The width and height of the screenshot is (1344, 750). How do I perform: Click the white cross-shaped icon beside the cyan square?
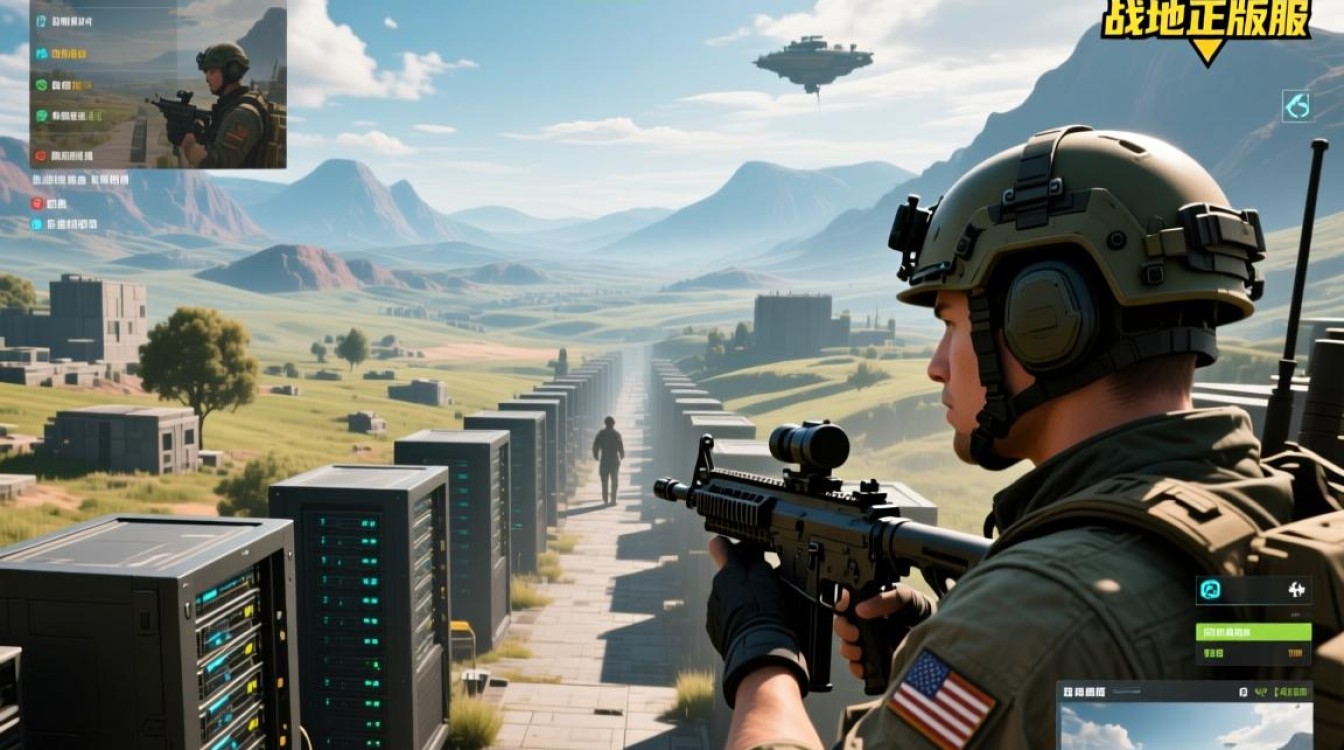[x=1298, y=589]
